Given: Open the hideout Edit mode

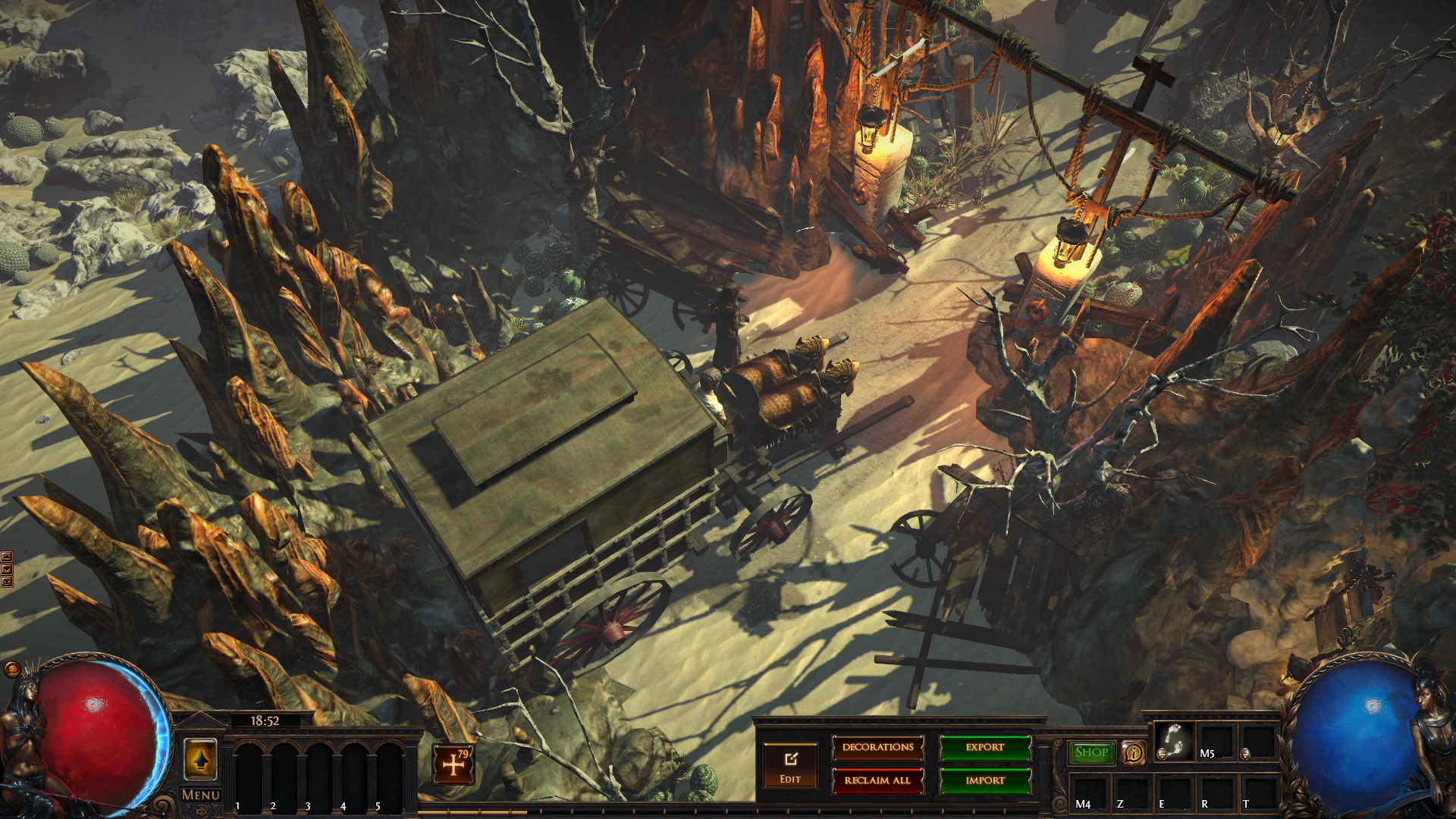Looking at the screenshot, I should point(790,765).
